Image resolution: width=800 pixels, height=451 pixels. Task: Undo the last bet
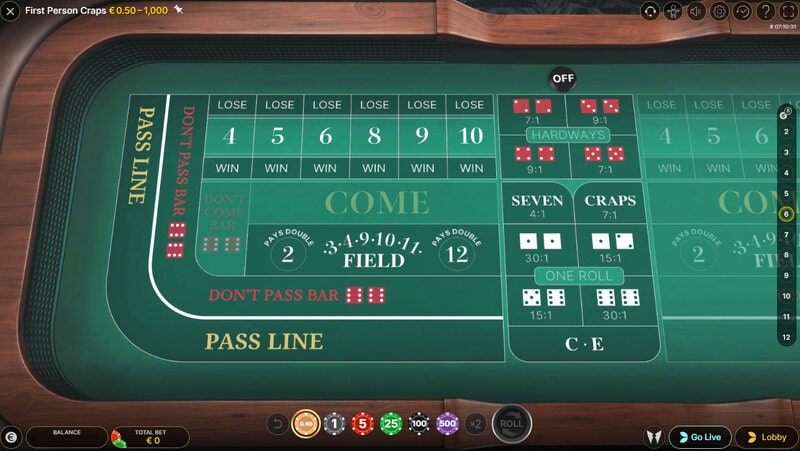[277, 424]
